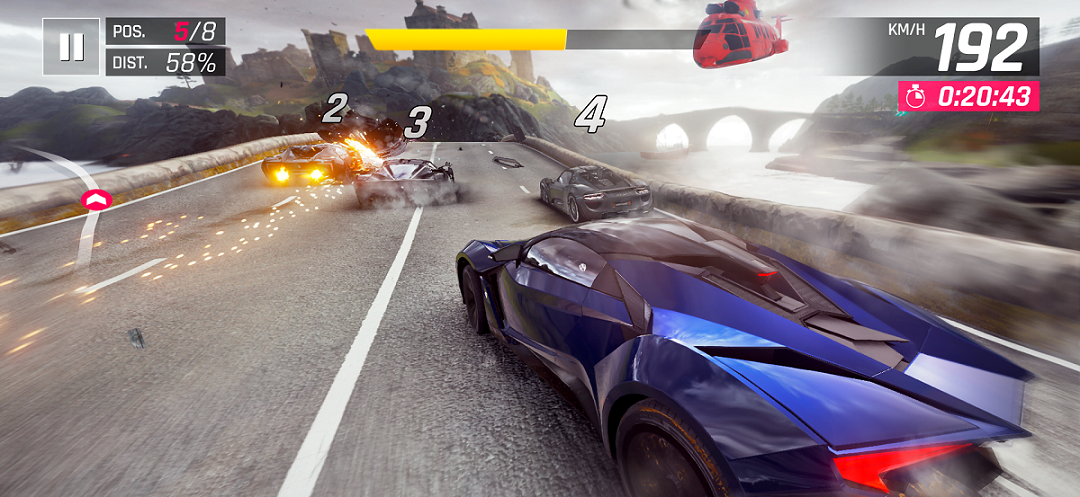Pause the race

(x=71, y=47)
